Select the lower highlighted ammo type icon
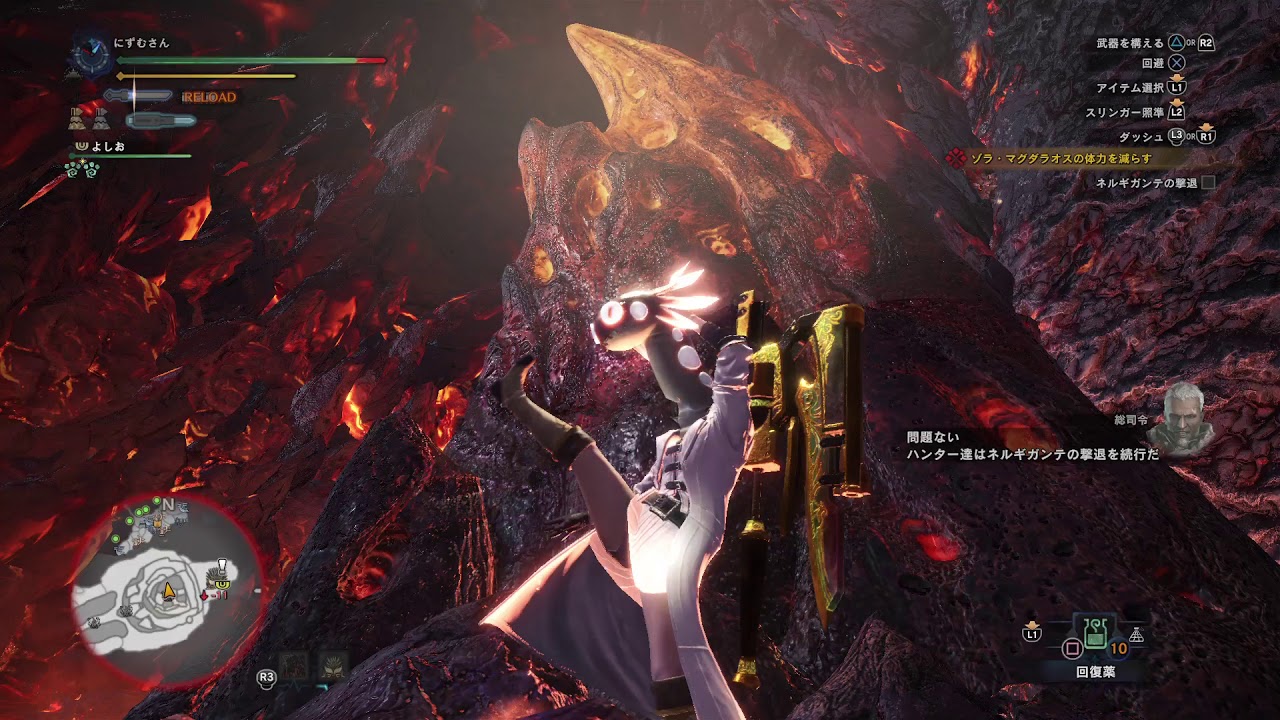1280x720 pixels. [x=160, y=120]
